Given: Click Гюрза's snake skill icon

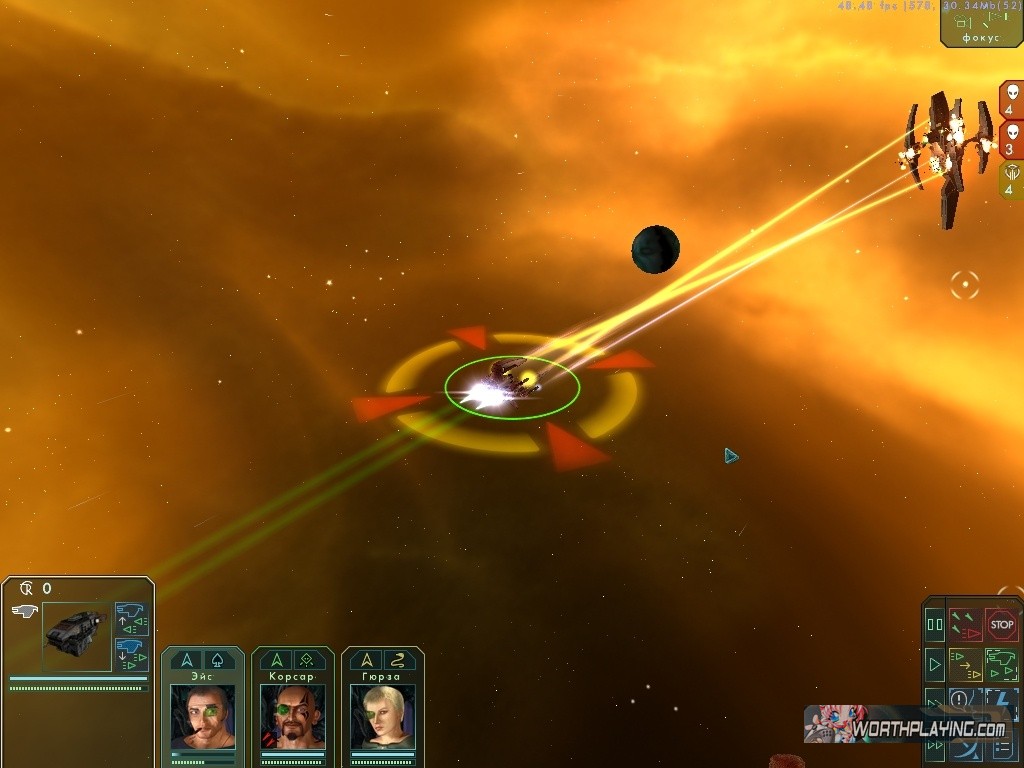Looking at the screenshot, I should pos(398,660).
